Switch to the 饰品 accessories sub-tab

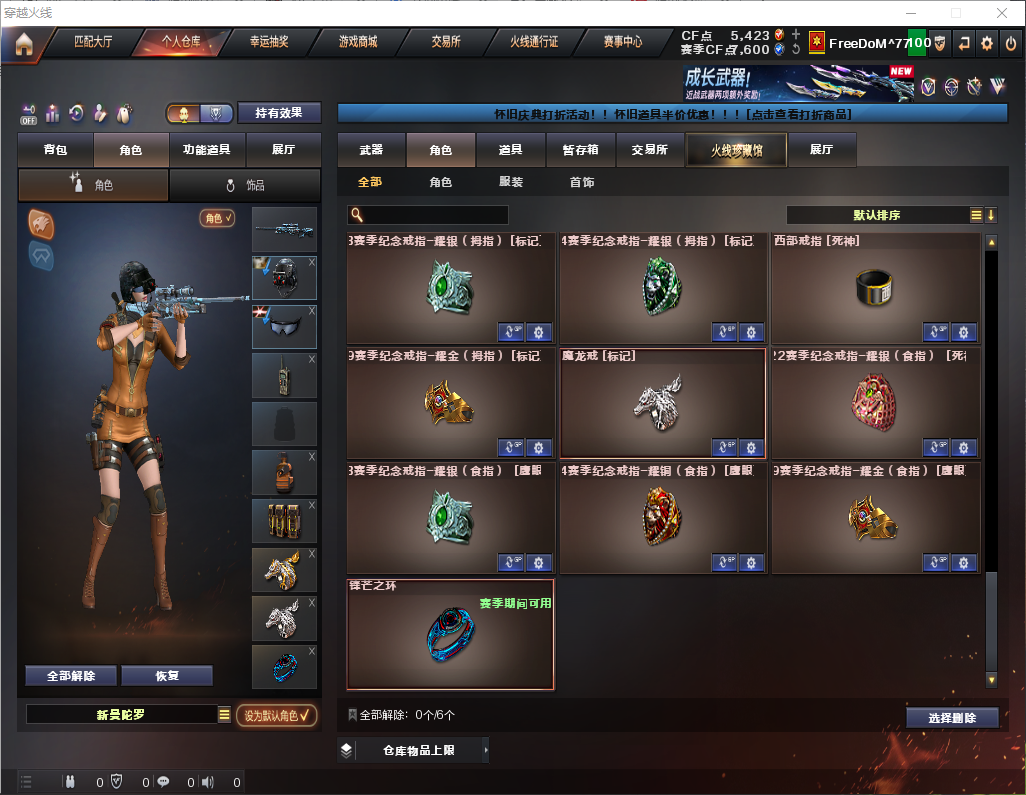pos(245,185)
